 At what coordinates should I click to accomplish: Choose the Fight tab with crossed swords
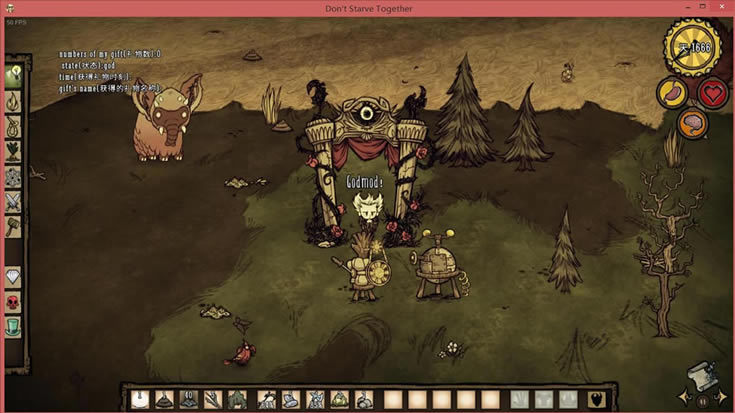(x=14, y=202)
